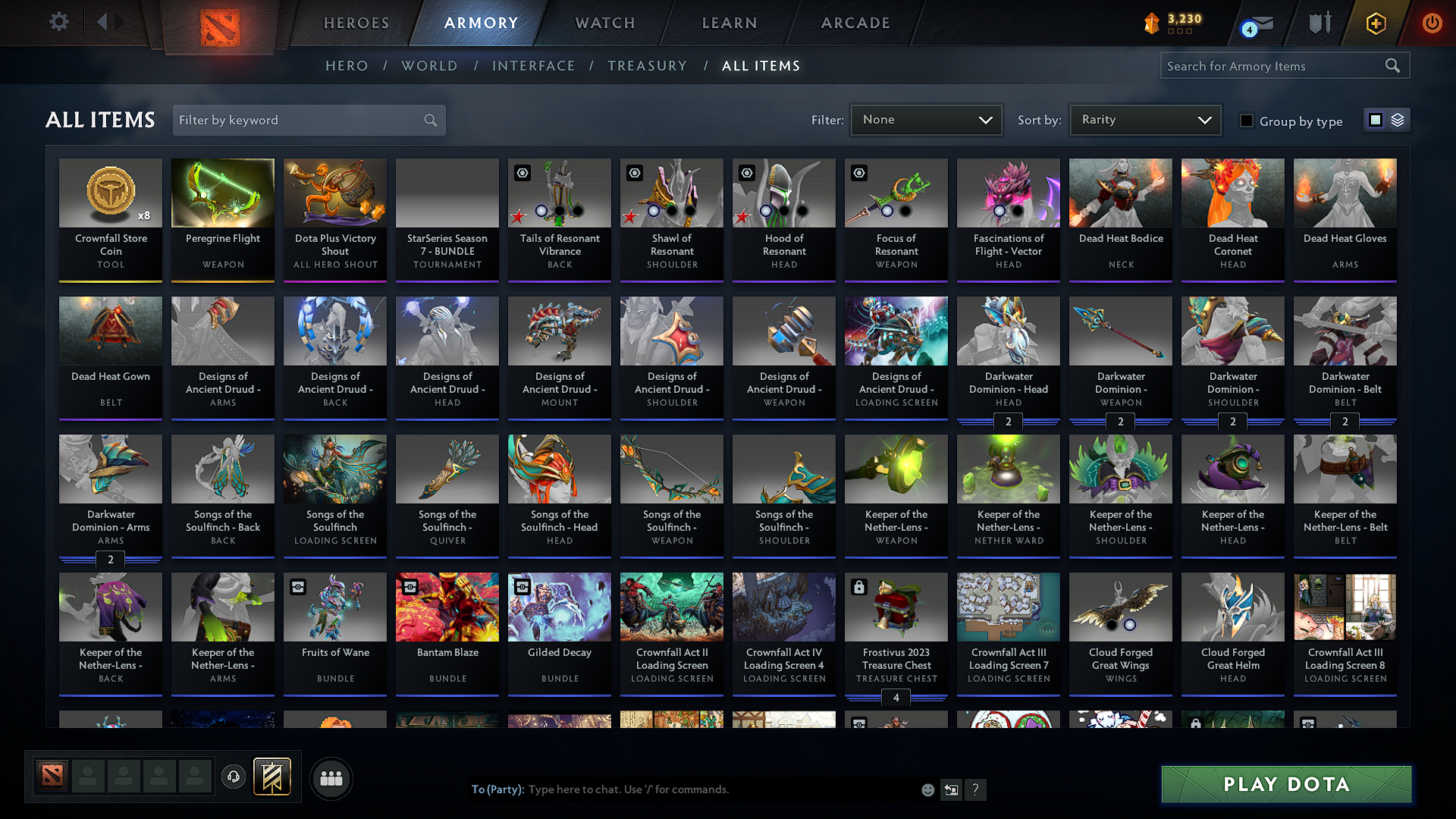Open the Dota Plus hexagon subscription icon

pyautogui.click(x=1375, y=24)
